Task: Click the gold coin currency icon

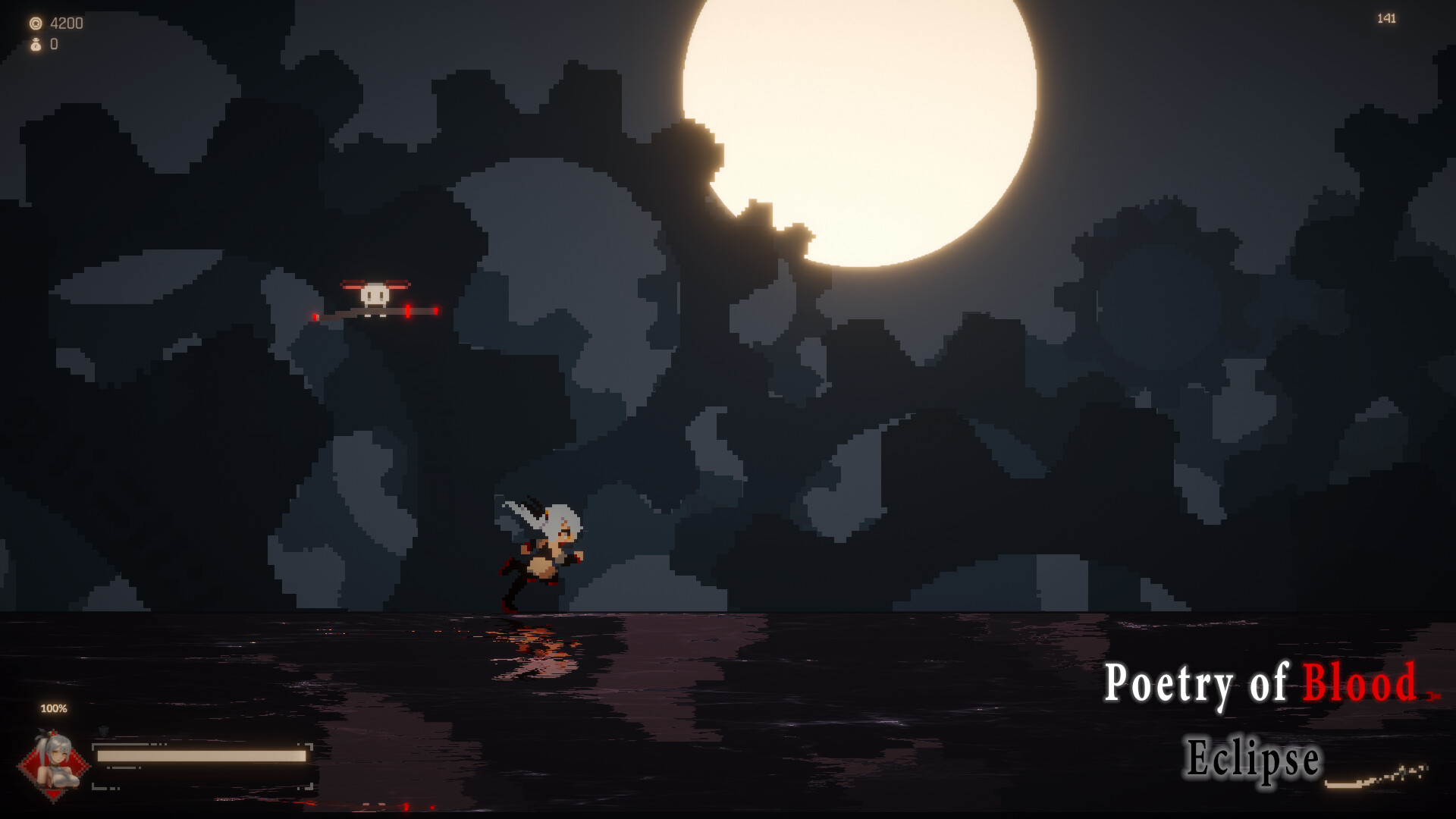Action: point(35,23)
